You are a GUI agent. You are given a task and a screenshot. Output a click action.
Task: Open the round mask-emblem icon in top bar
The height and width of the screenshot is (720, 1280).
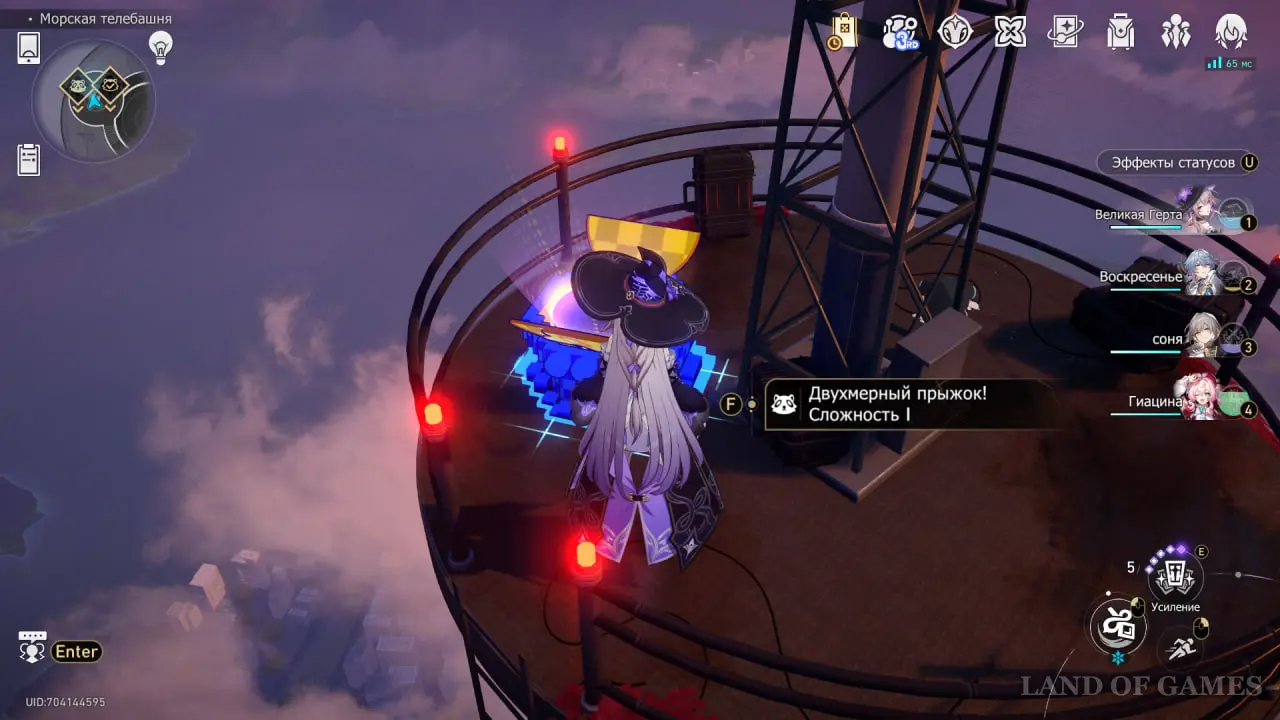click(956, 32)
